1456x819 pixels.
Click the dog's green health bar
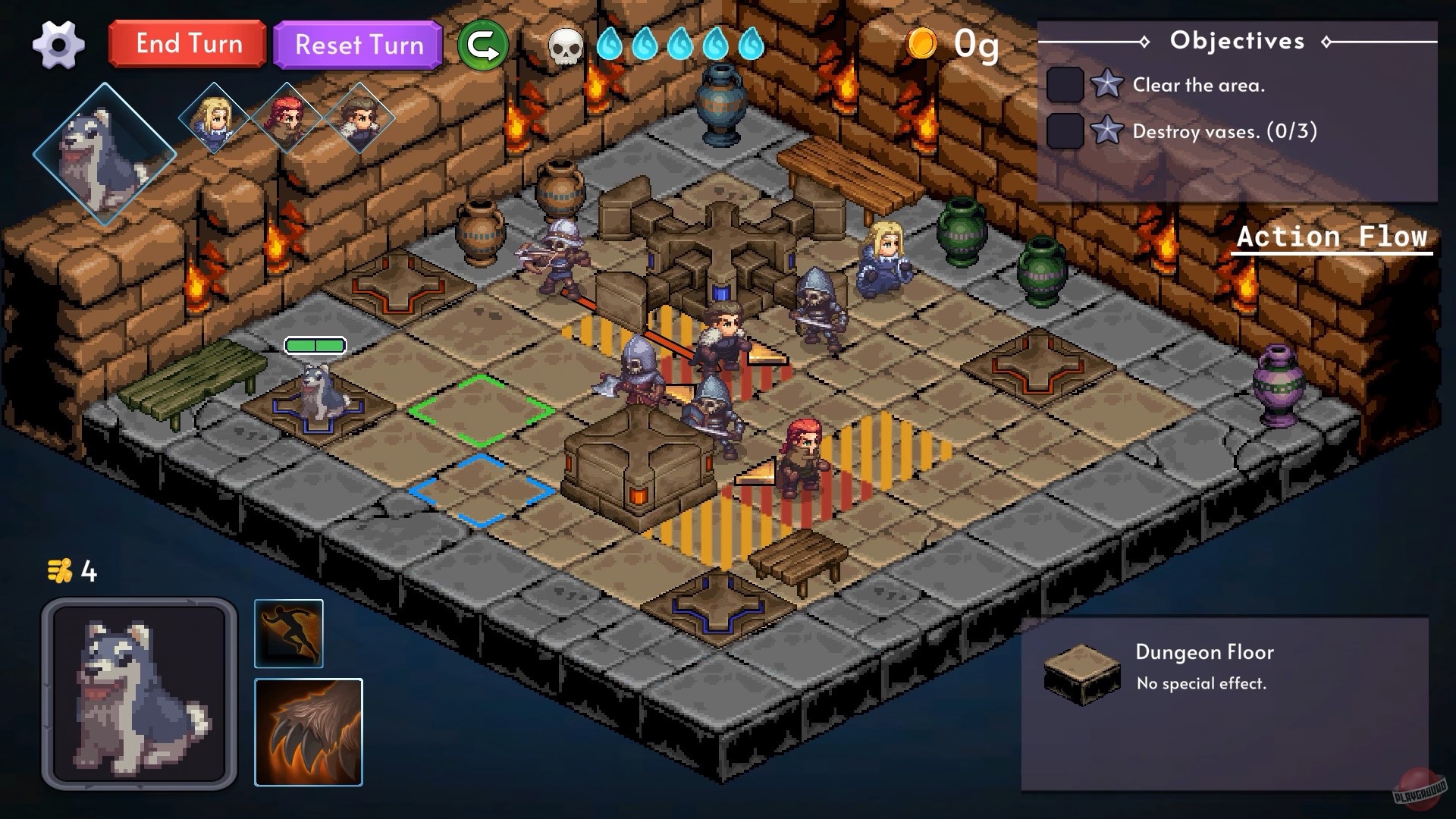coord(315,344)
